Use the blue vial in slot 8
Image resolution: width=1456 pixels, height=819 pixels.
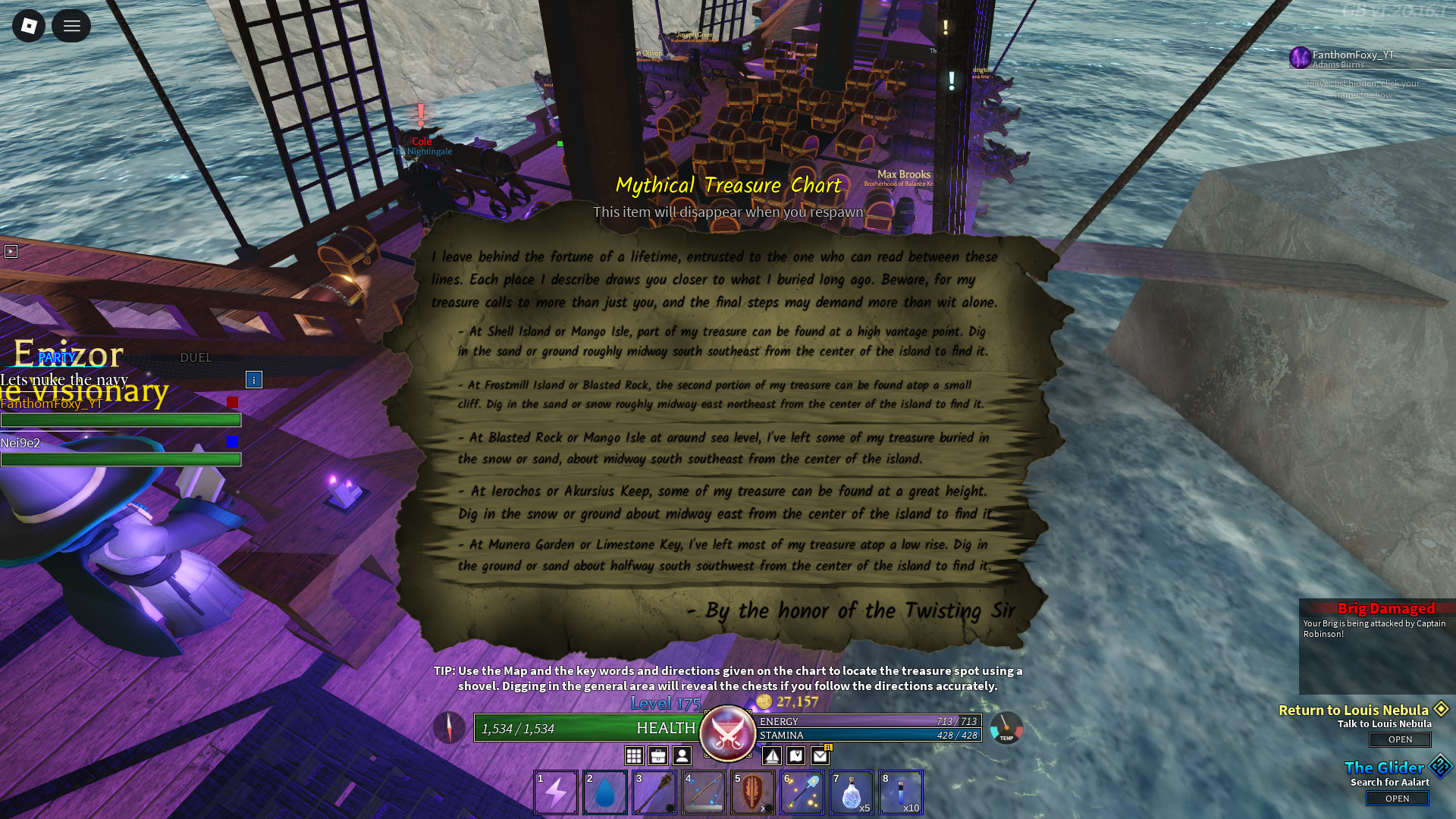pos(901,792)
